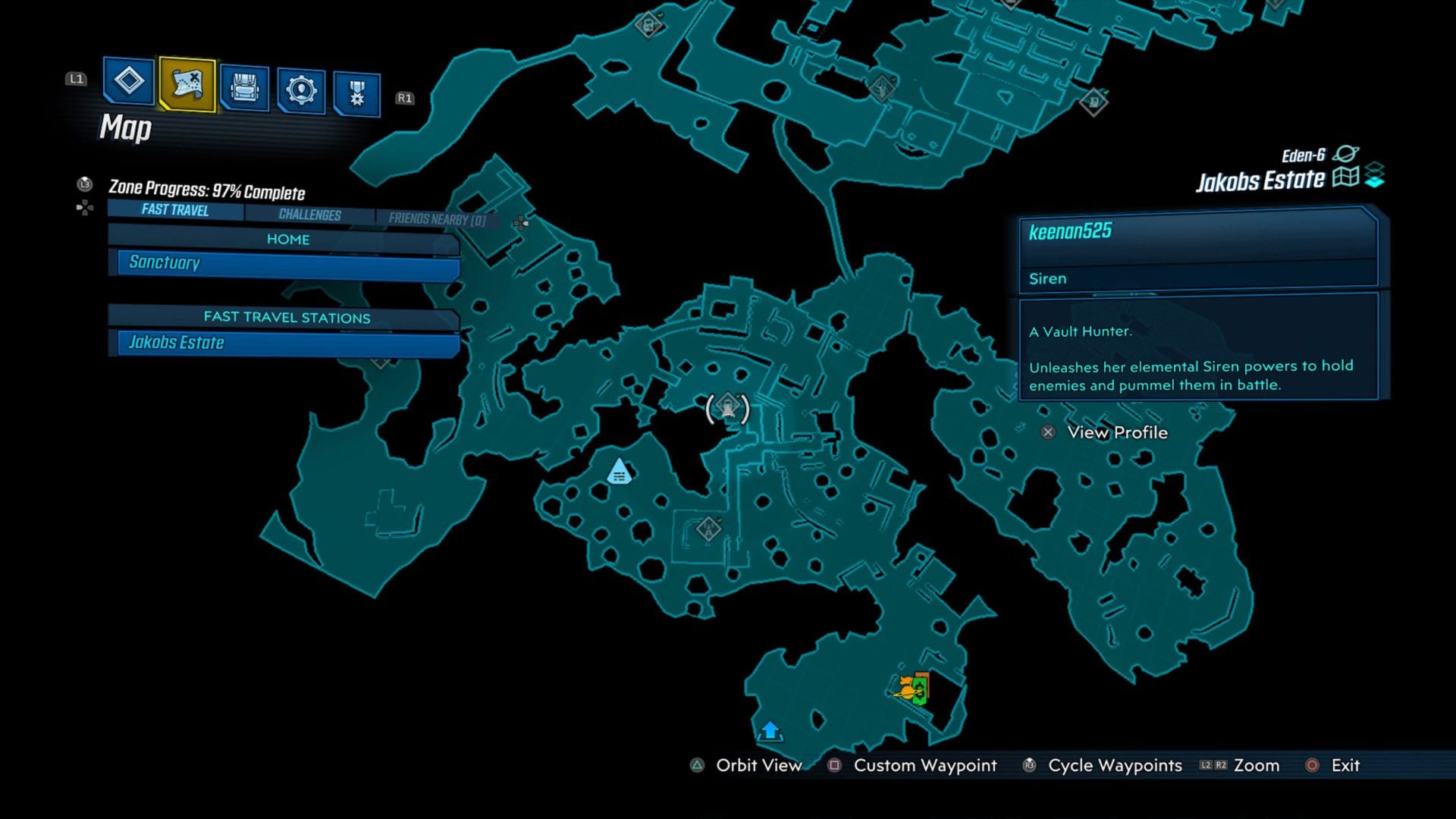Enable Cycle Waypoints
Screen dimensions: 1456x819
(x=1115, y=766)
